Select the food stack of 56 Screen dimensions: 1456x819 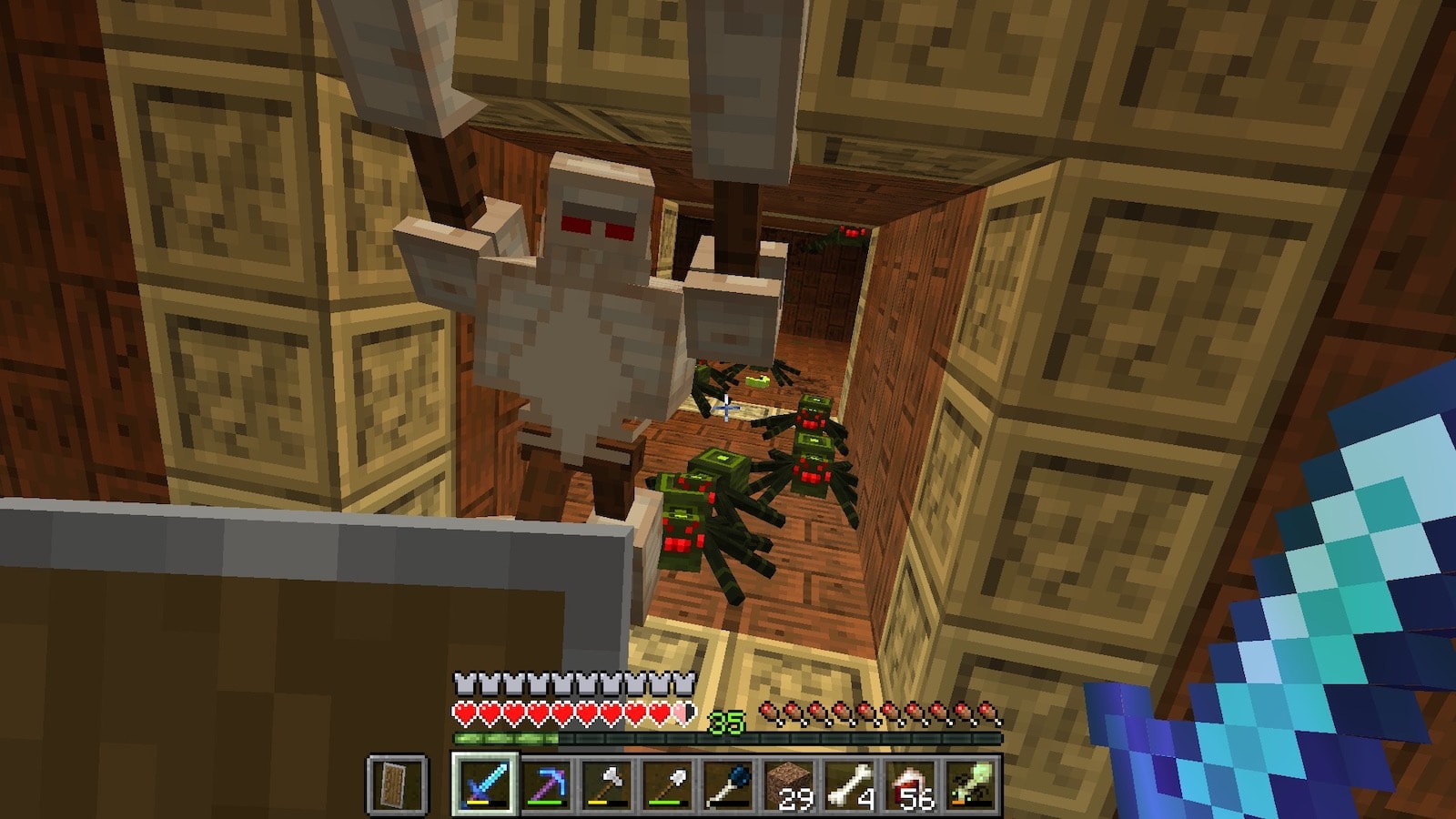910,784
